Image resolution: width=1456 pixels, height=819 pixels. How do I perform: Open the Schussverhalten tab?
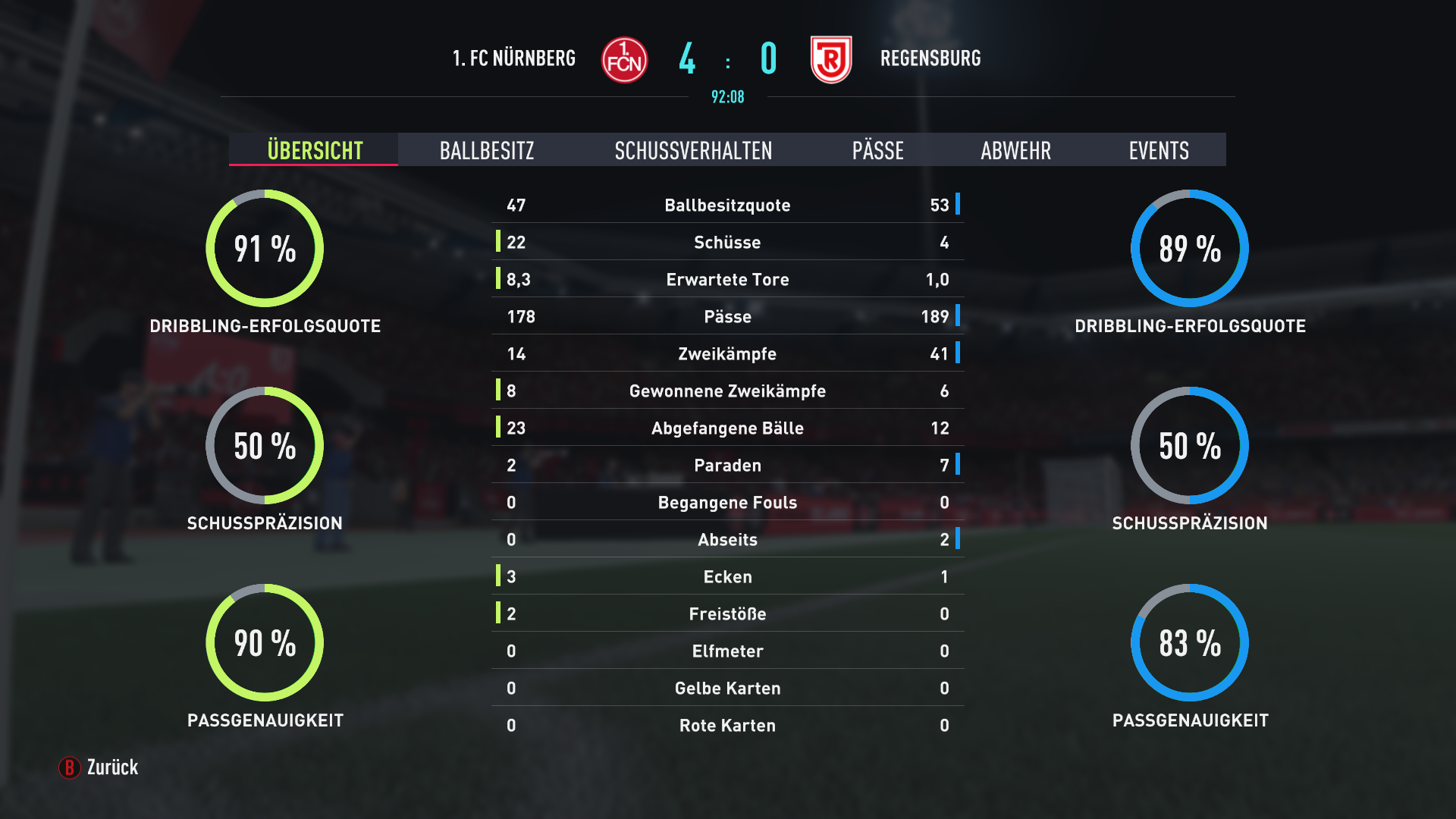[693, 150]
